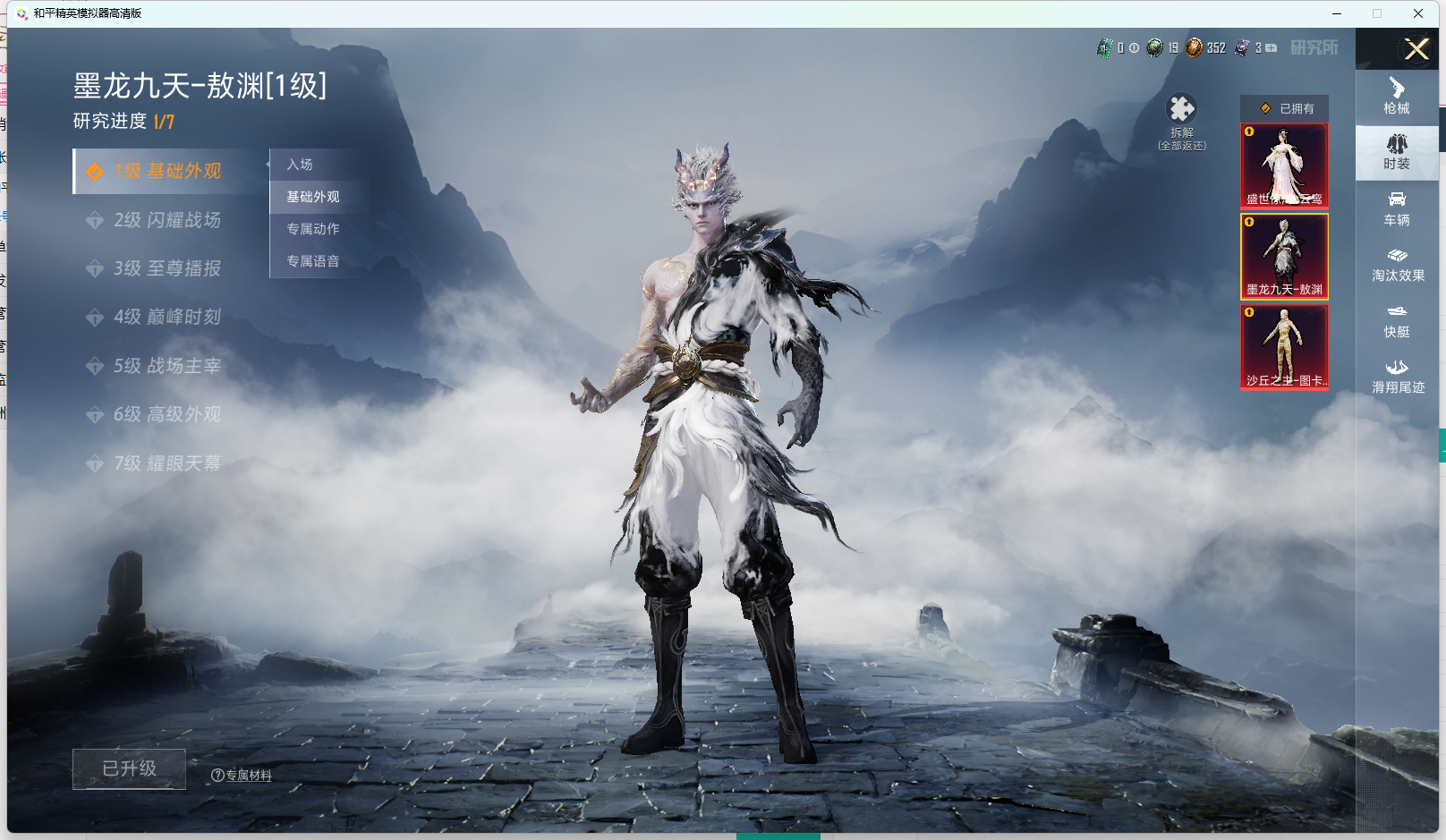Switch to the 车辆 category
Viewport: 1446px width, 840px height.
pyautogui.click(x=1397, y=208)
